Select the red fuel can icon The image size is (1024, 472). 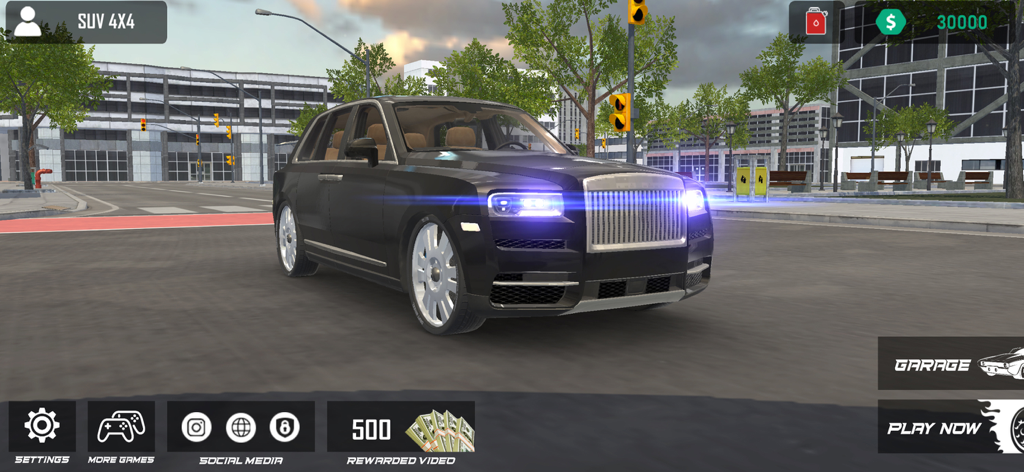816,22
